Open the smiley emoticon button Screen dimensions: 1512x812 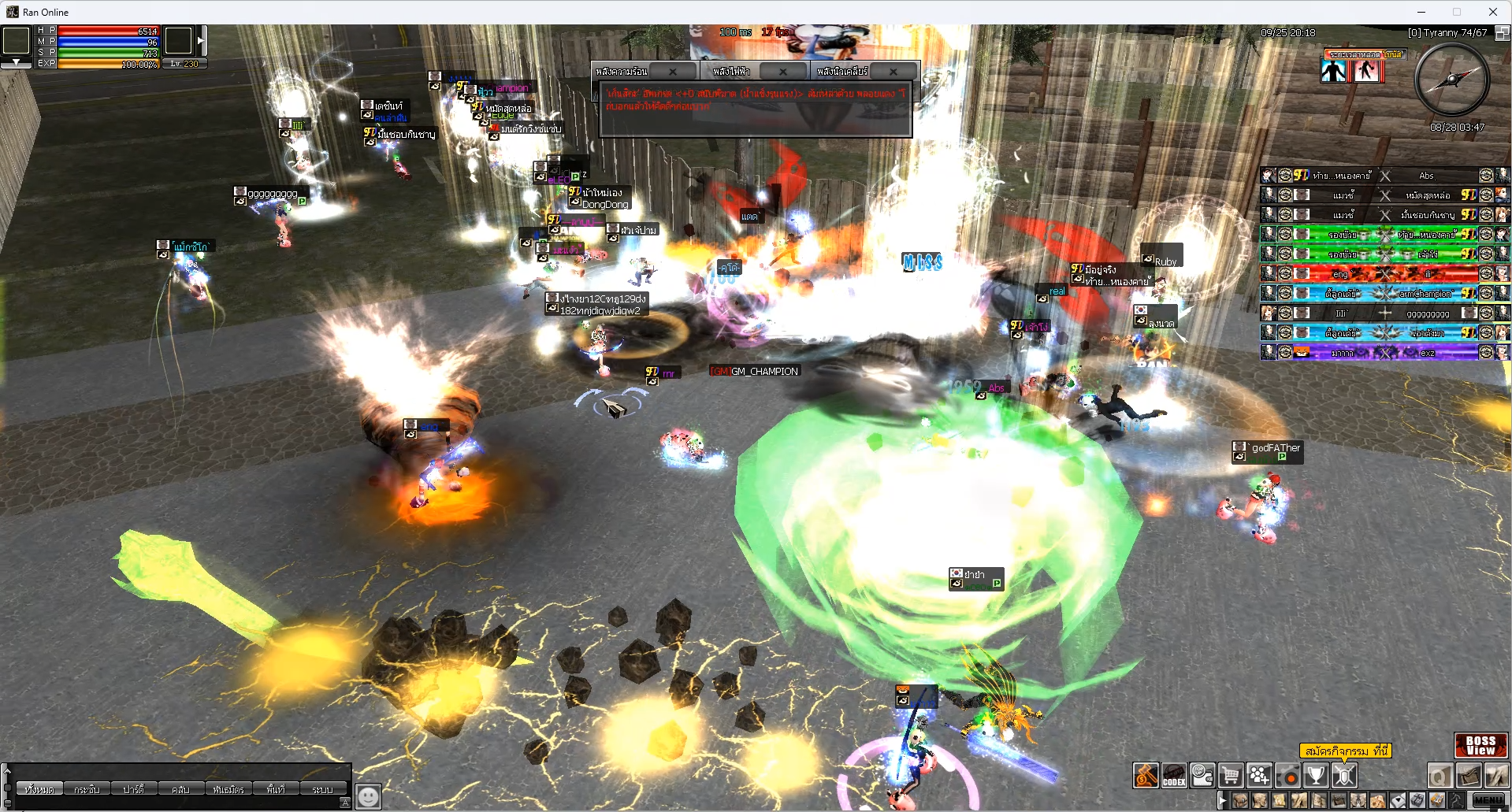[368, 796]
